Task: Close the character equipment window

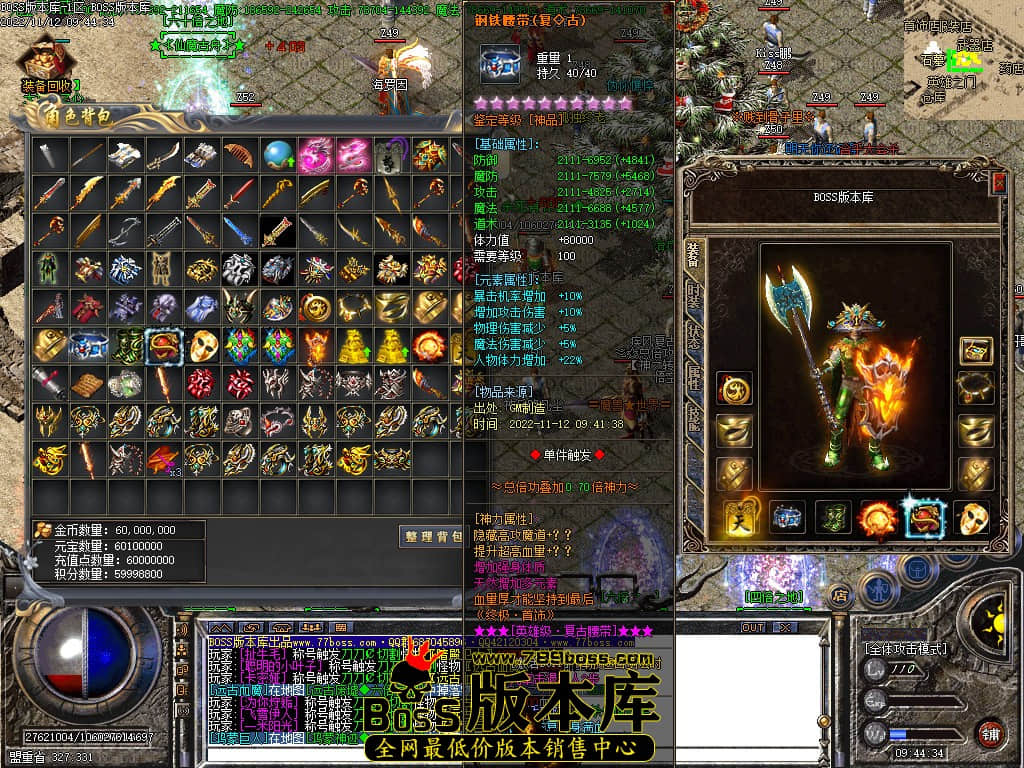Action: 998,182
